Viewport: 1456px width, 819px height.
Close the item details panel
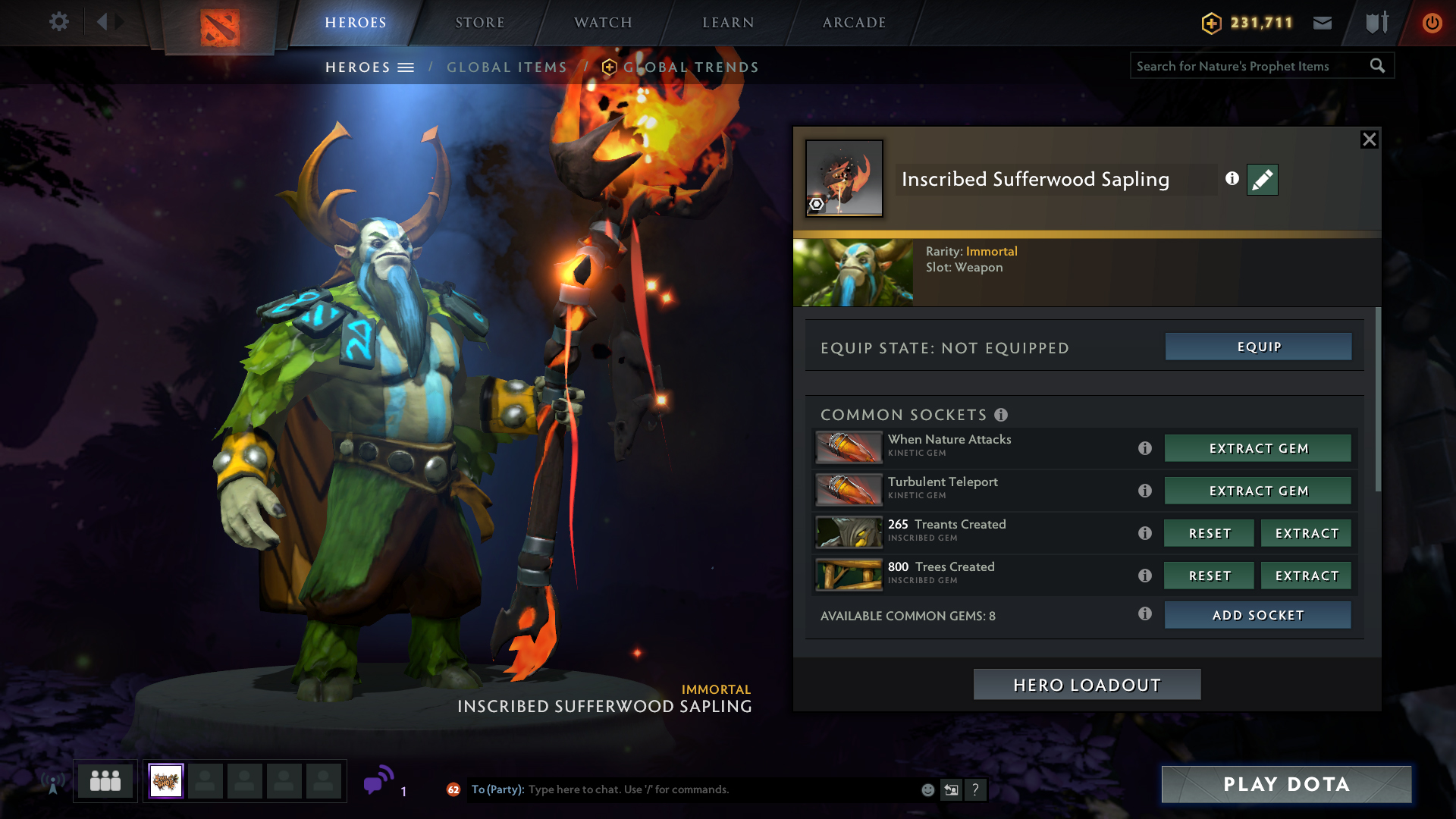pos(1369,140)
